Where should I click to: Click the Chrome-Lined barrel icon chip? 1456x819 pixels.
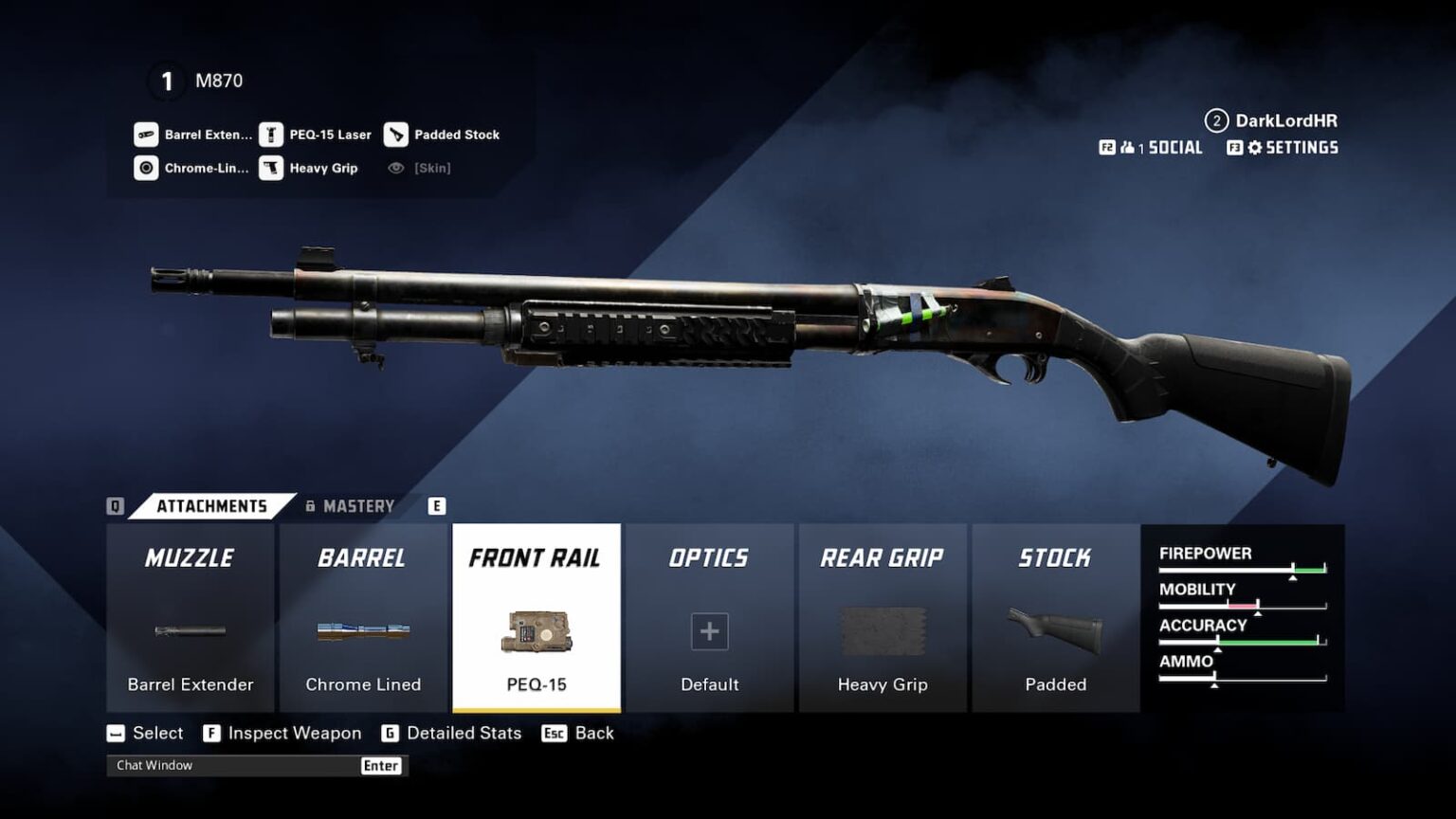[x=147, y=168]
